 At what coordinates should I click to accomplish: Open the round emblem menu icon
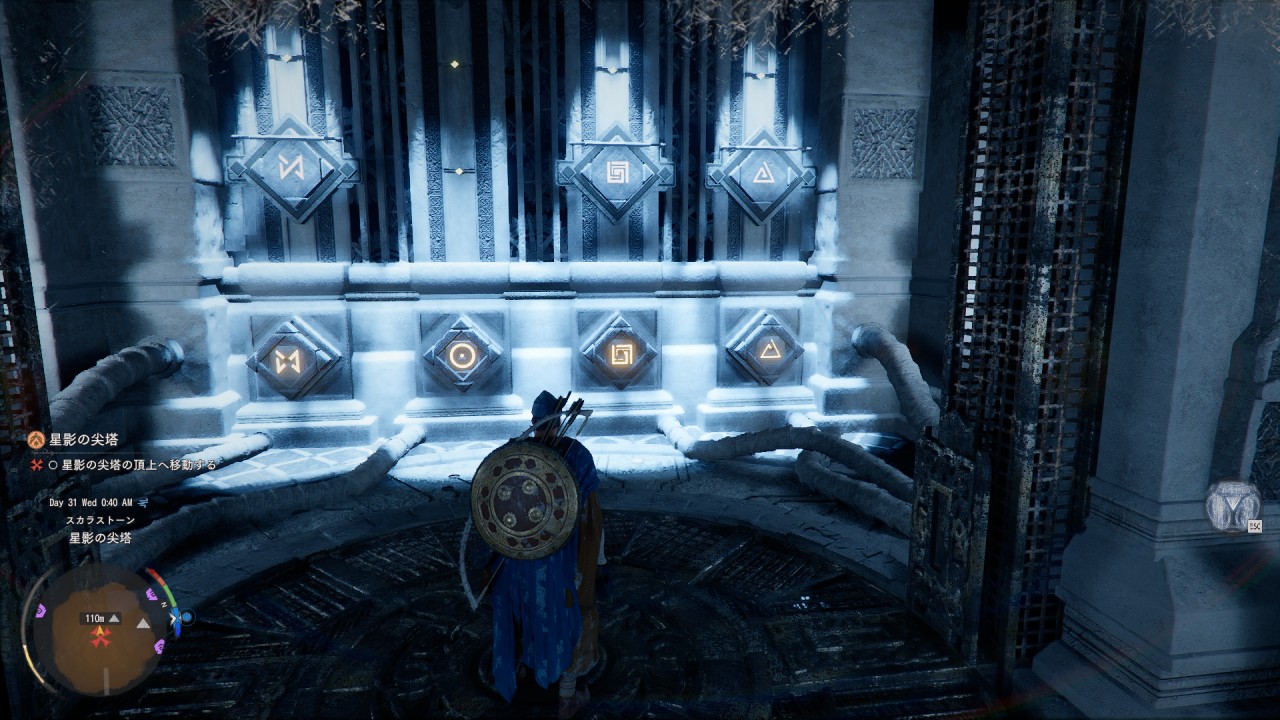[x=1230, y=506]
